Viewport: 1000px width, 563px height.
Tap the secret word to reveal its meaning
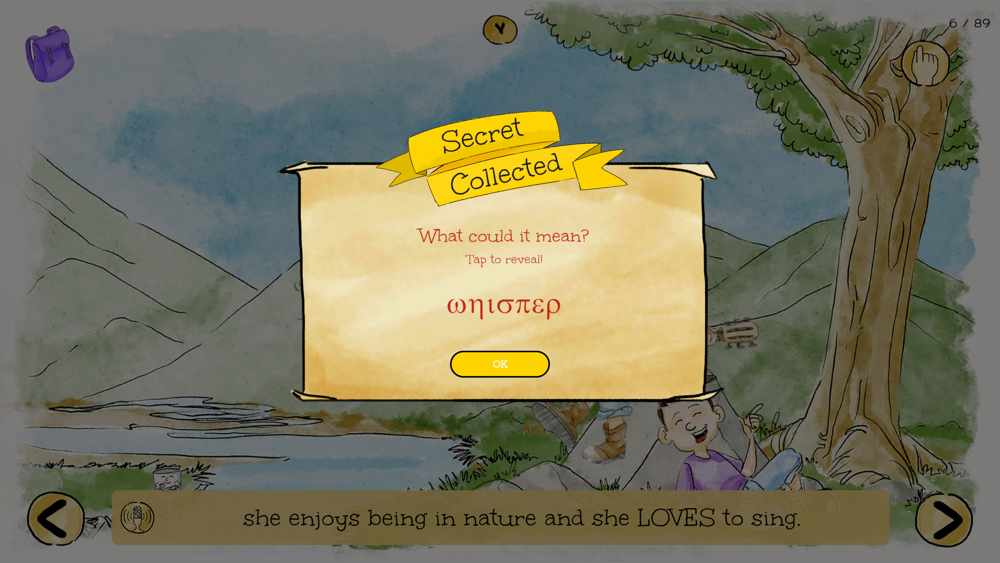(503, 305)
